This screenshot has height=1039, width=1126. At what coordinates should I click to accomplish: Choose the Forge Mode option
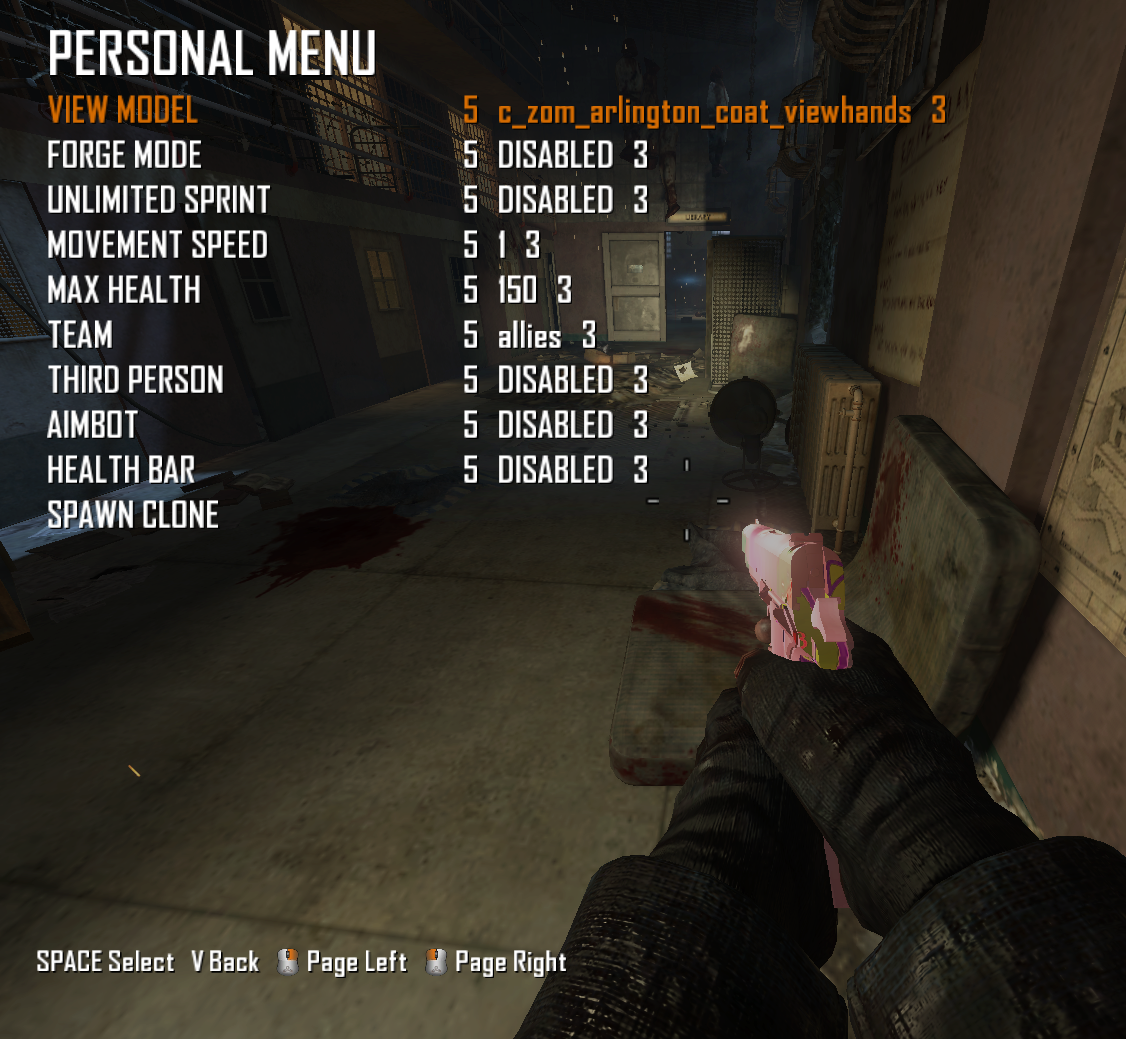pyautogui.click(x=124, y=155)
